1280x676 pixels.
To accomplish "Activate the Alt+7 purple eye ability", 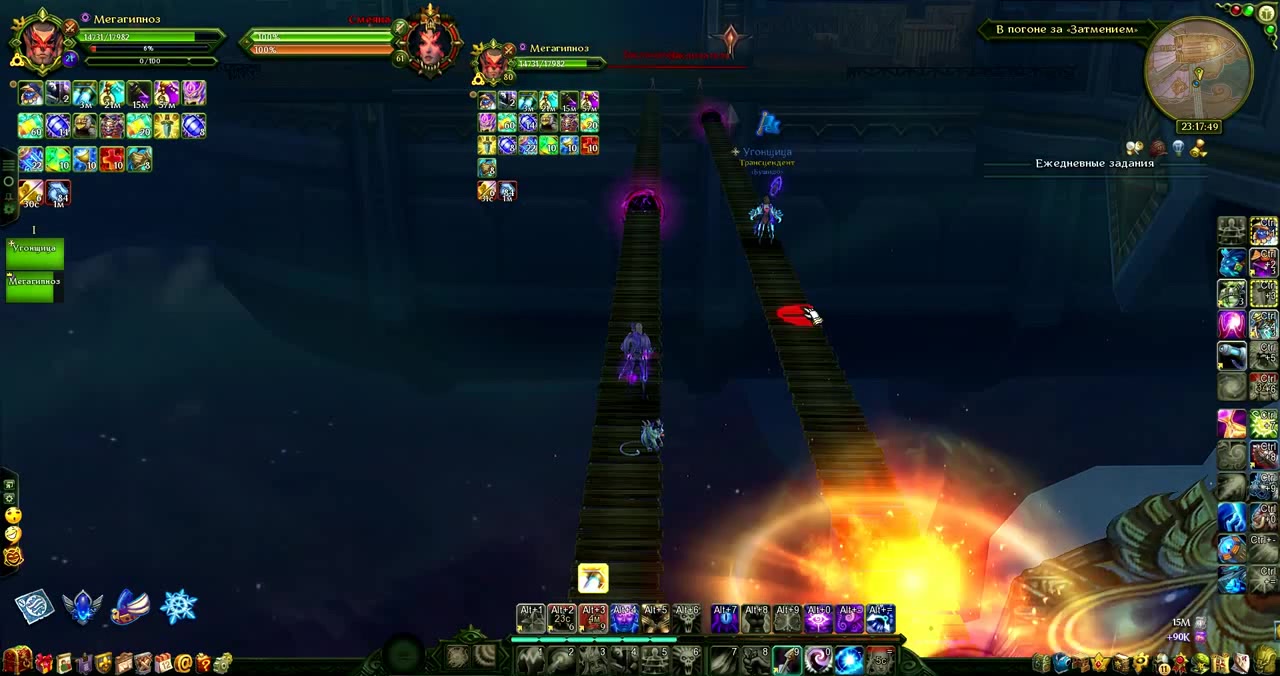I will pyautogui.click(x=725, y=619).
